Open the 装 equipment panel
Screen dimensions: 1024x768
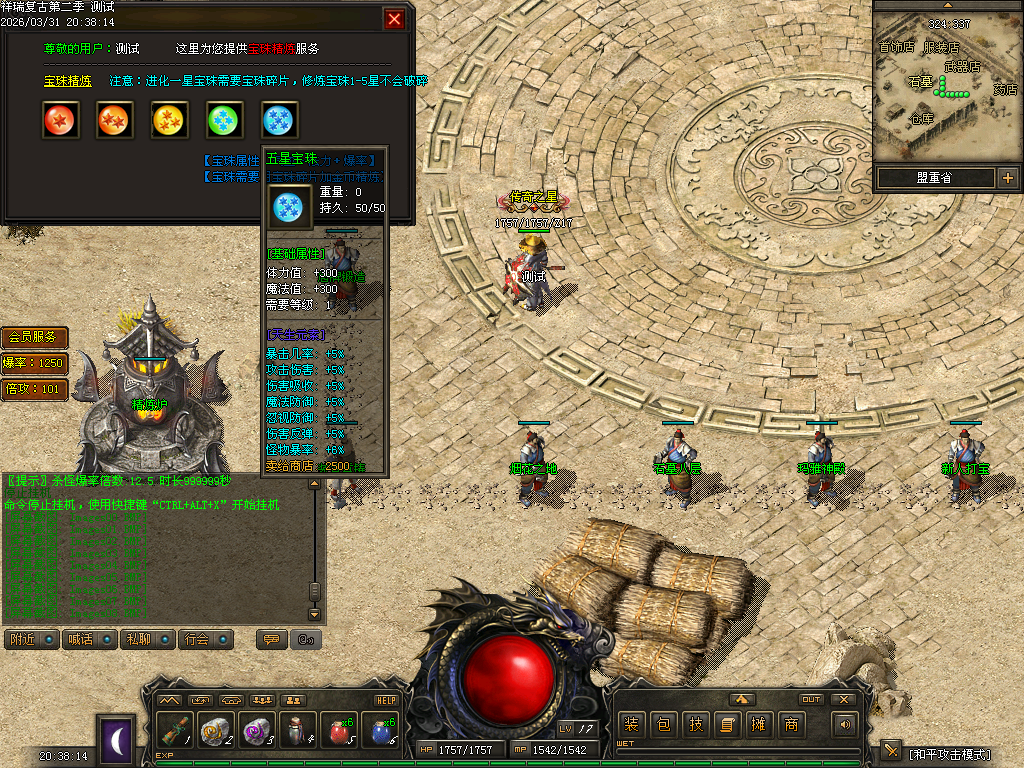(x=631, y=724)
